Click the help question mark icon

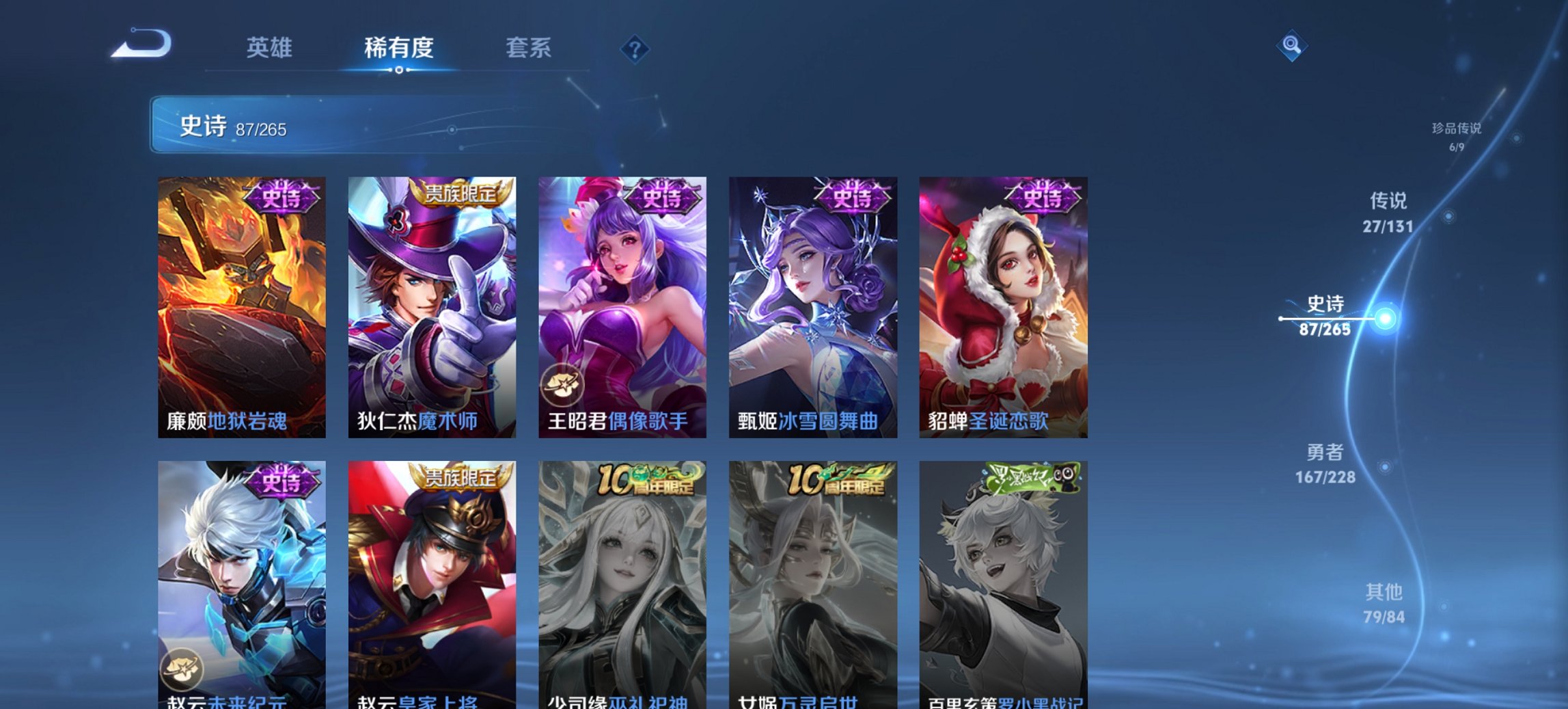pos(634,48)
